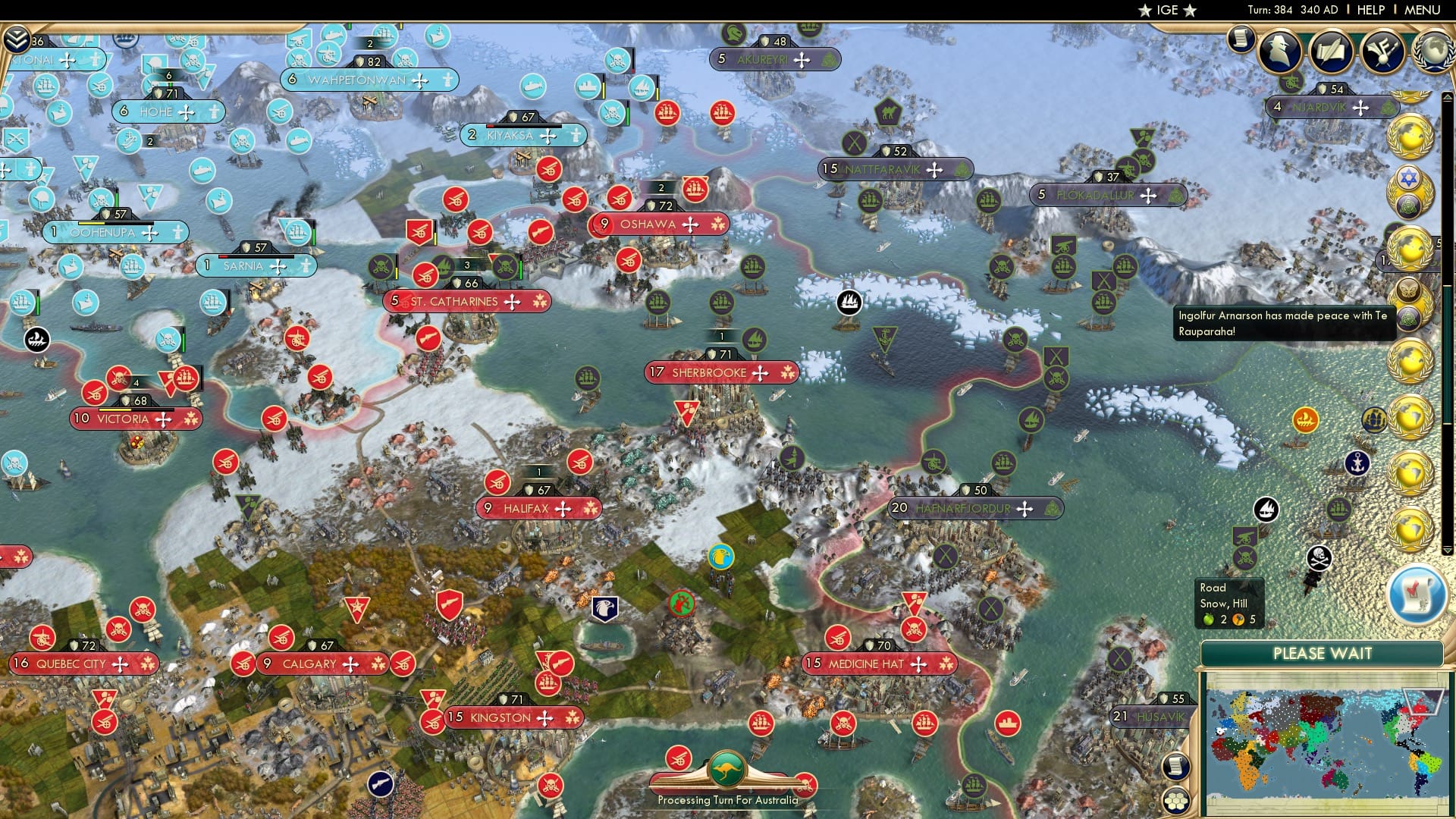Open the Espionage overview spy icon
The width and height of the screenshot is (1456, 819).
click(x=1280, y=50)
